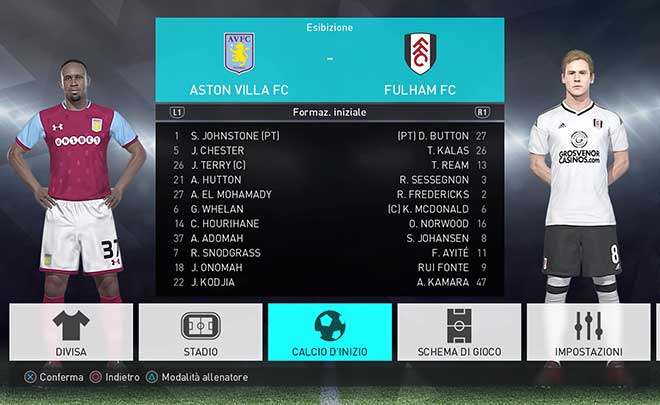Select C. Hourihane in the lineup
Screen dimensions: 660x405
(225, 224)
